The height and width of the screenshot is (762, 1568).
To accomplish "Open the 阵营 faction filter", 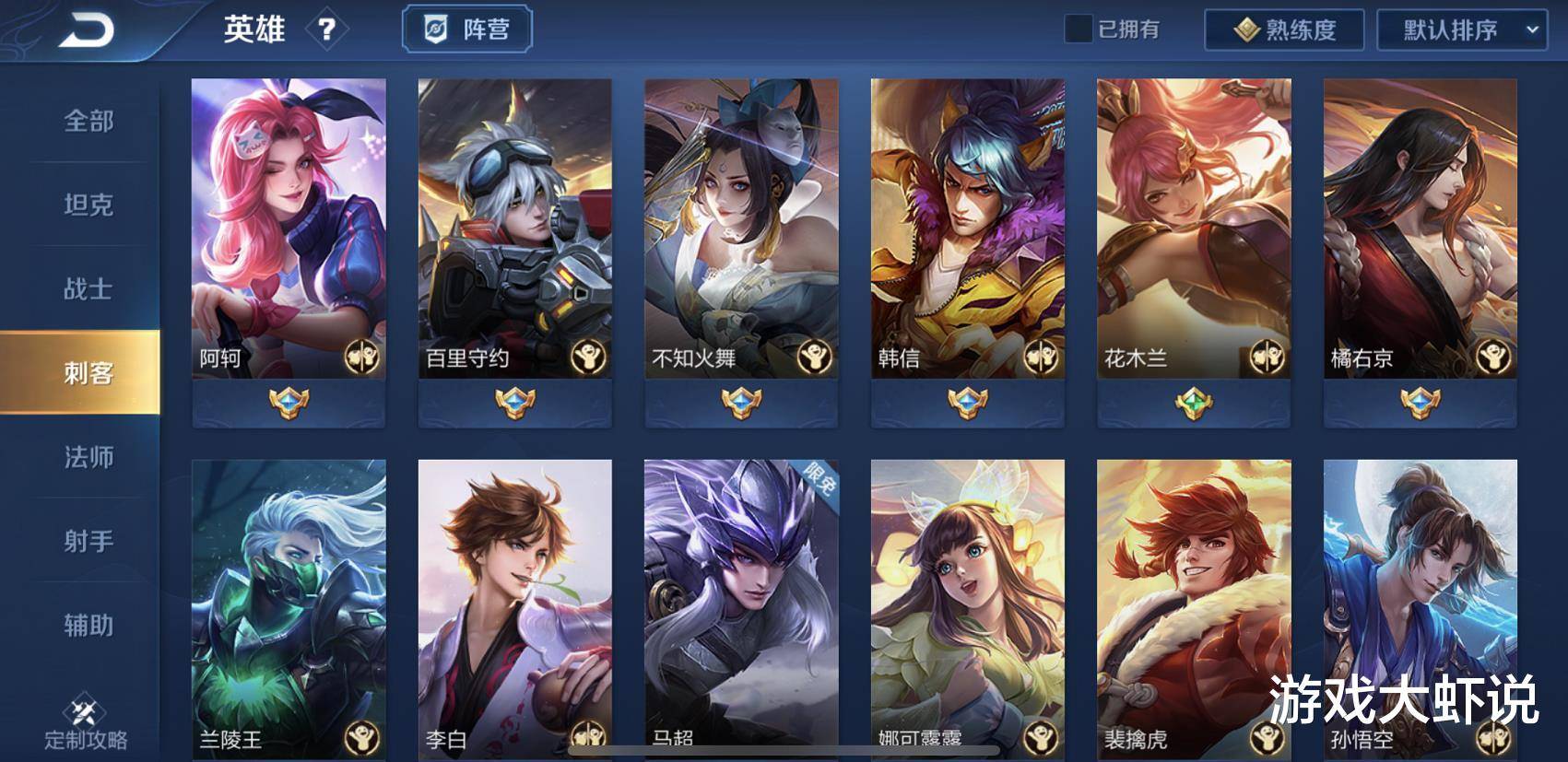I will [467, 30].
